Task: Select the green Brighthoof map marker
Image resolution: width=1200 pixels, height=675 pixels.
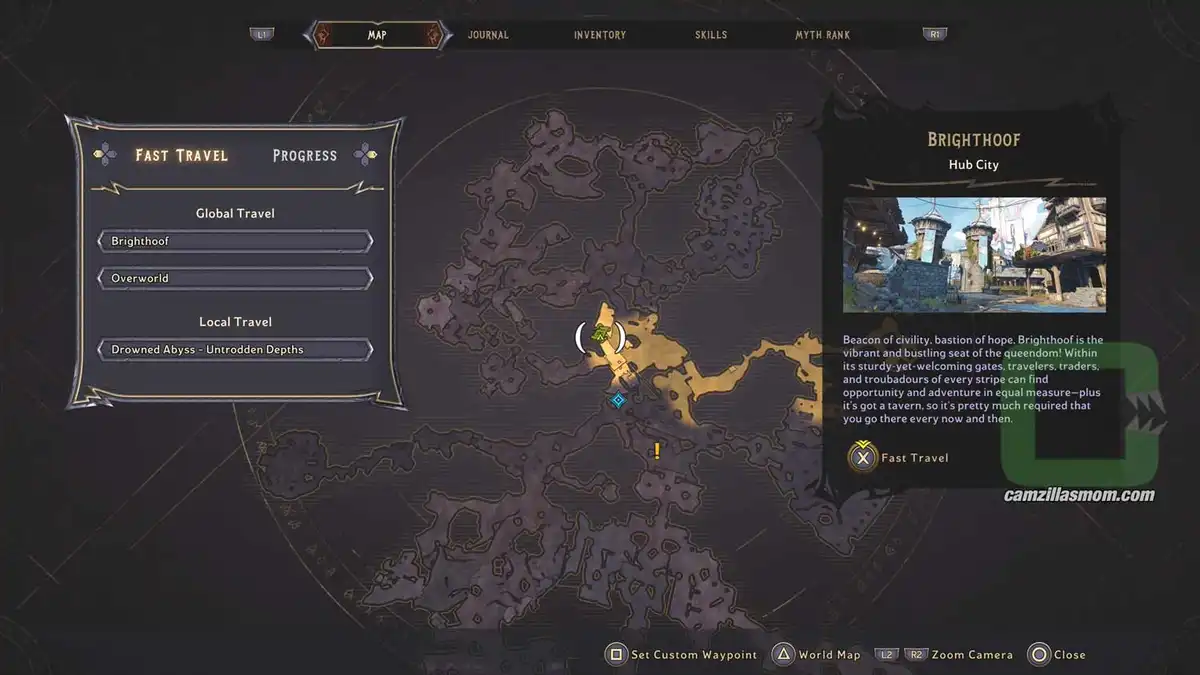Action: pos(600,335)
